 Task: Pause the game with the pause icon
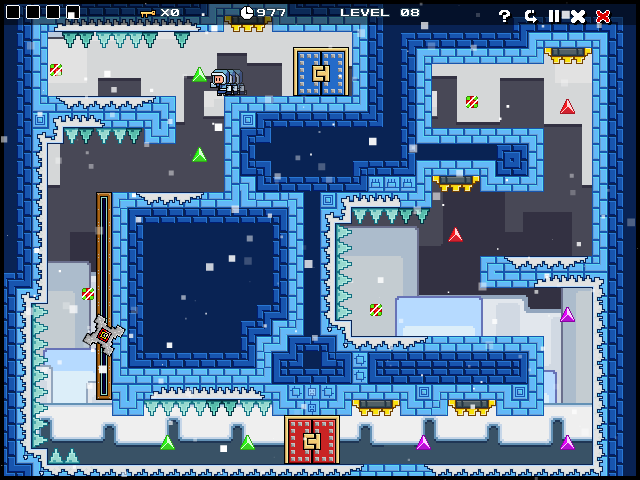tap(554, 15)
